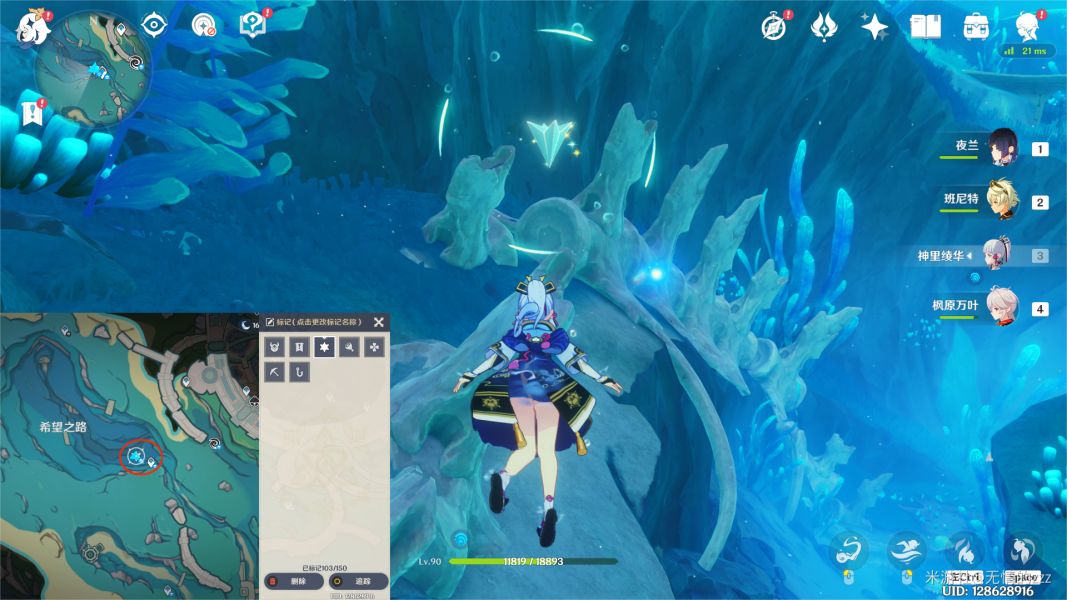Screen dimensions: 1067x600
Task: Click the 追踪 track marker button
Action: (x=357, y=580)
